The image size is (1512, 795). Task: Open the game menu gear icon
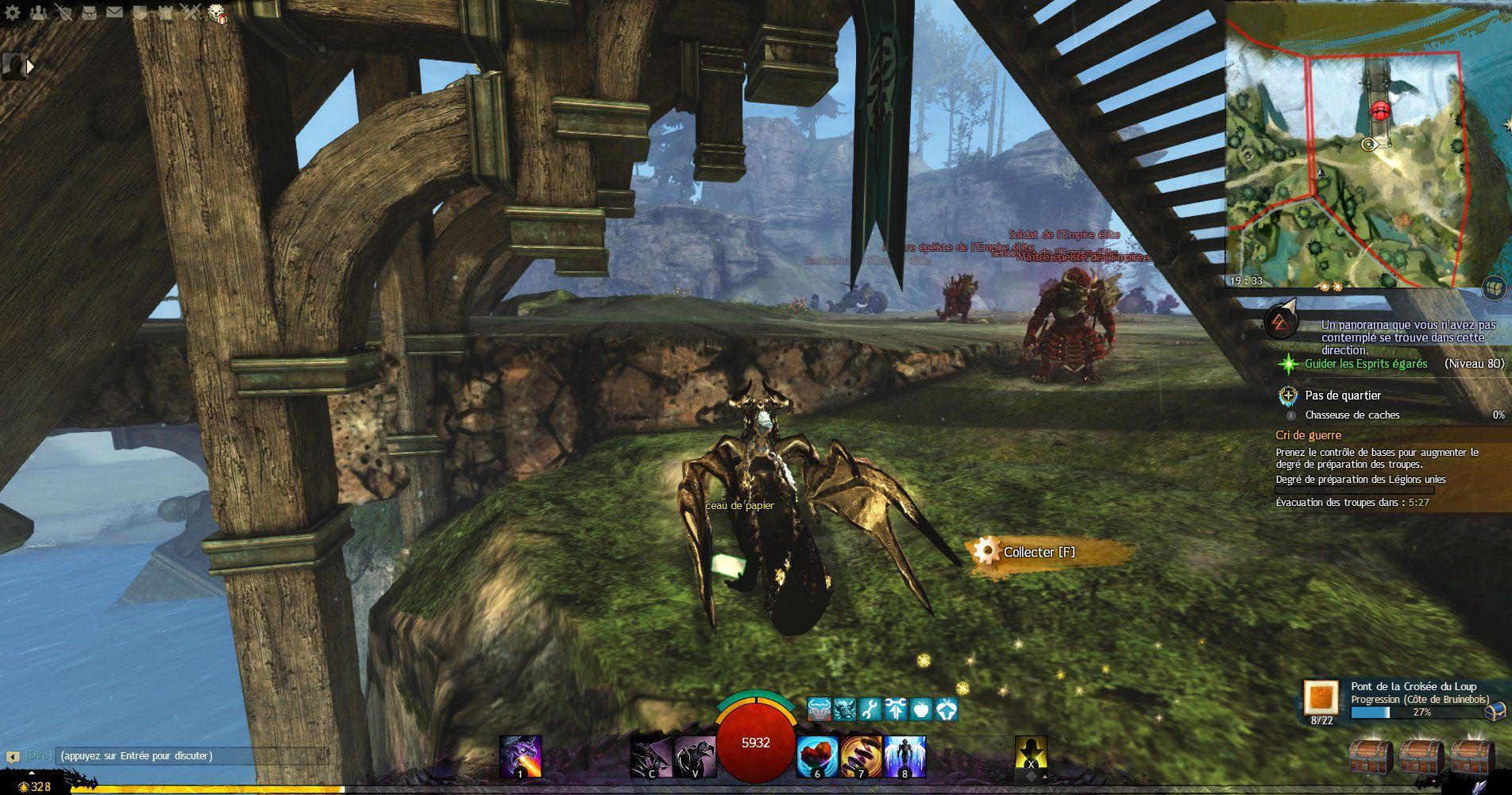[x=13, y=13]
